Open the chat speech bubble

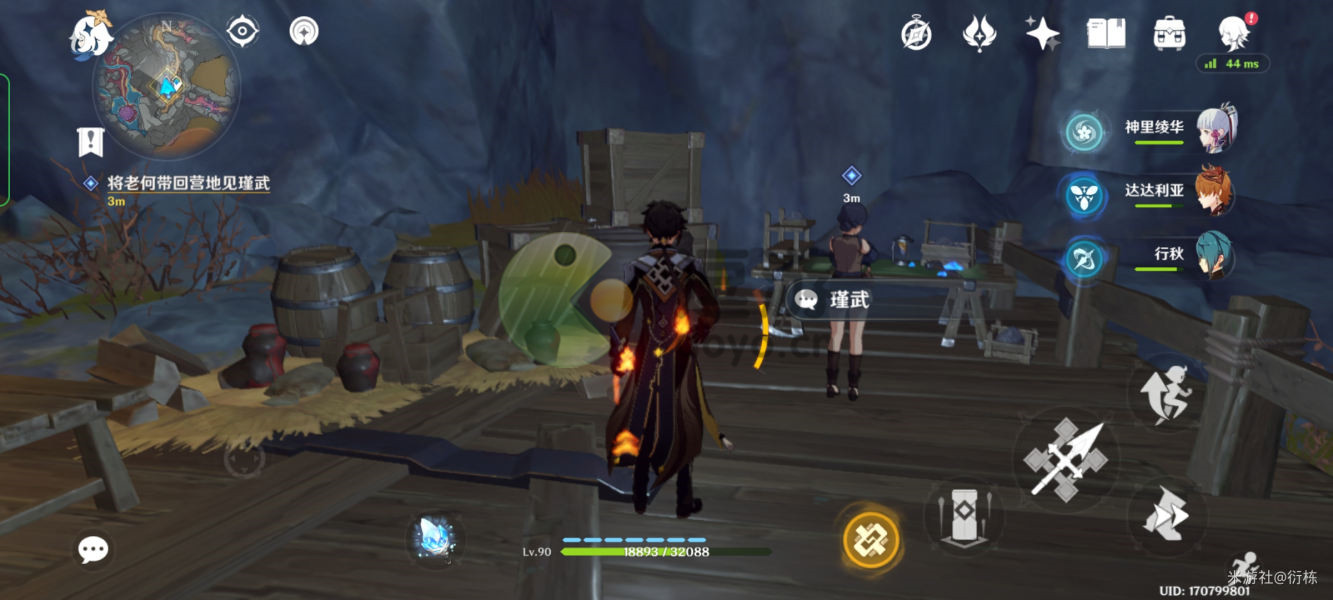coord(94,548)
